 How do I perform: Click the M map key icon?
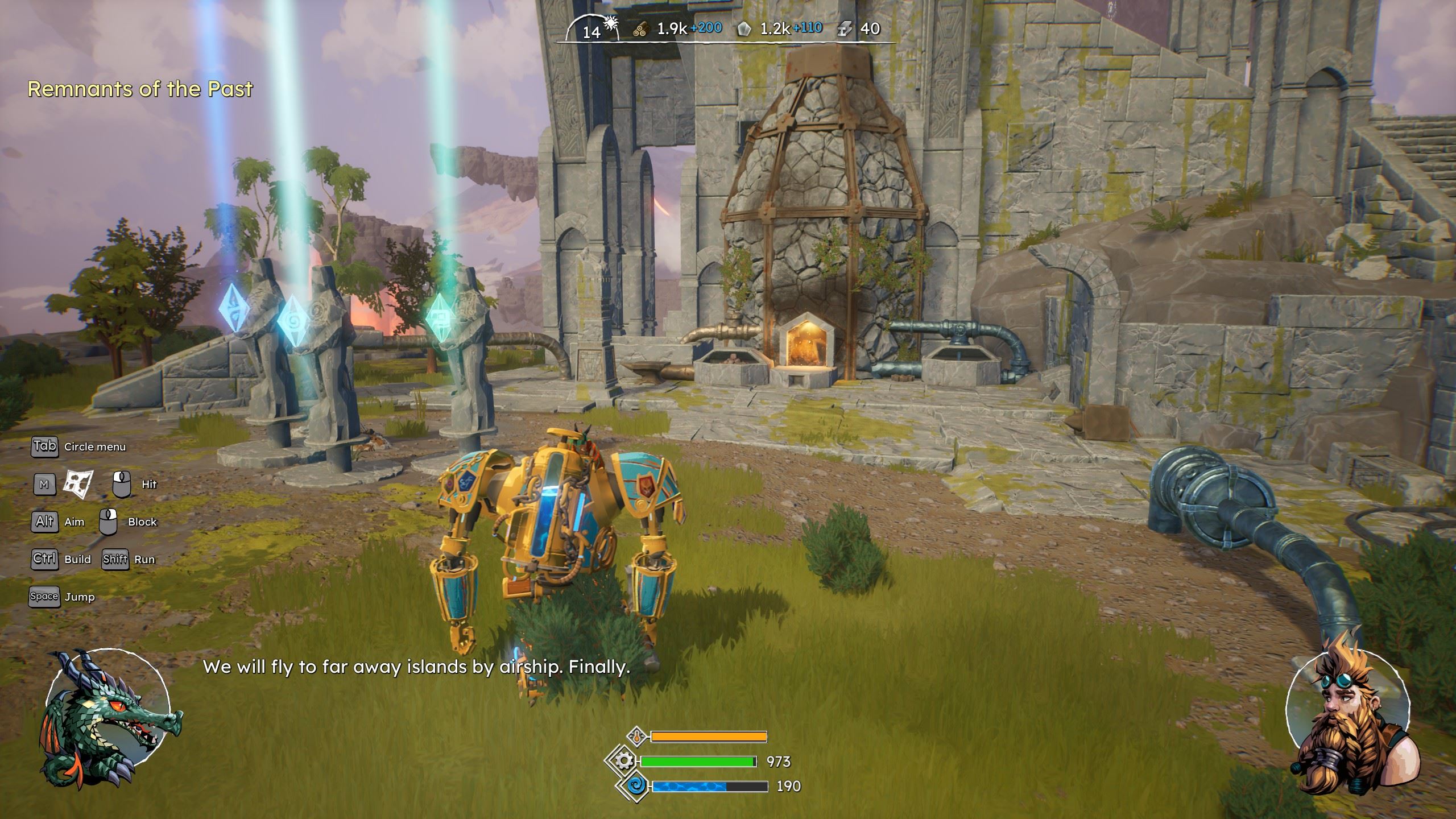[x=44, y=484]
